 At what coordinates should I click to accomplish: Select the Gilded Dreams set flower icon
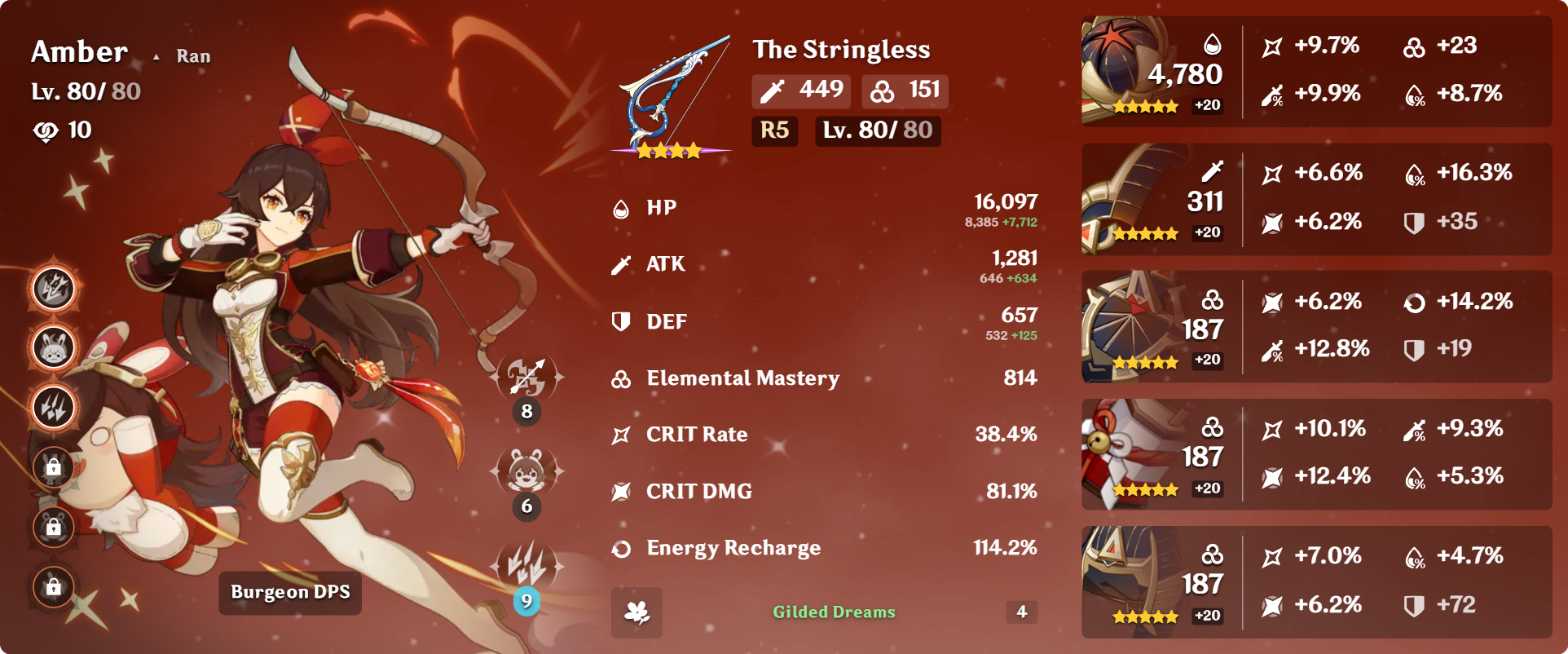(636, 612)
